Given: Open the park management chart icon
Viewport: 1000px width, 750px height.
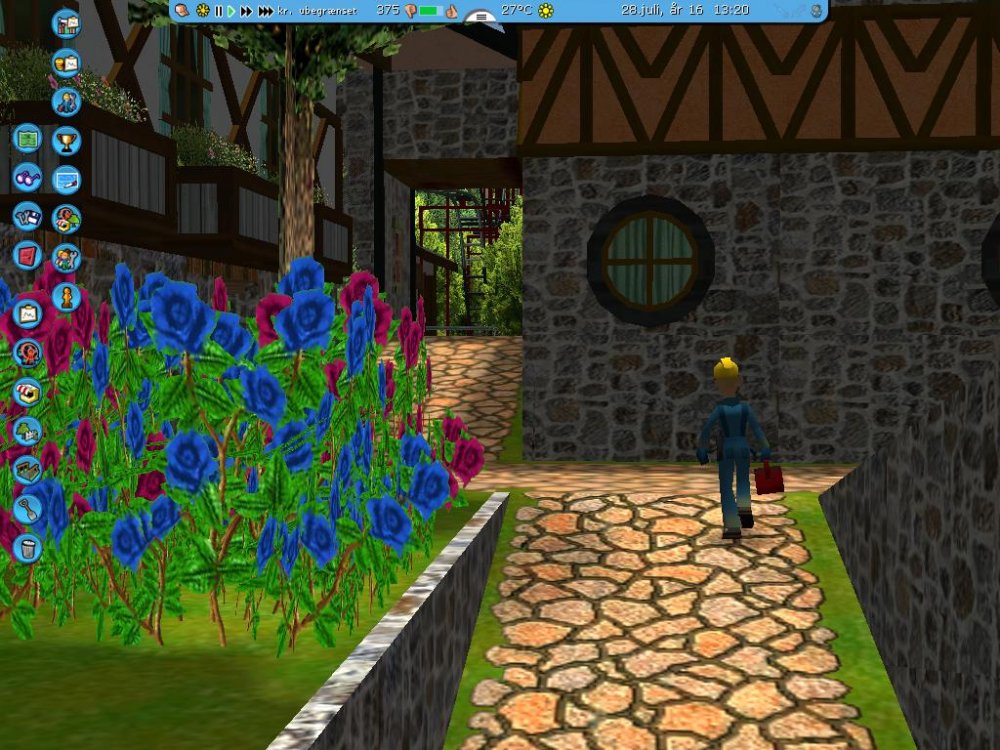Looking at the screenshot, I should coord(66,23).
